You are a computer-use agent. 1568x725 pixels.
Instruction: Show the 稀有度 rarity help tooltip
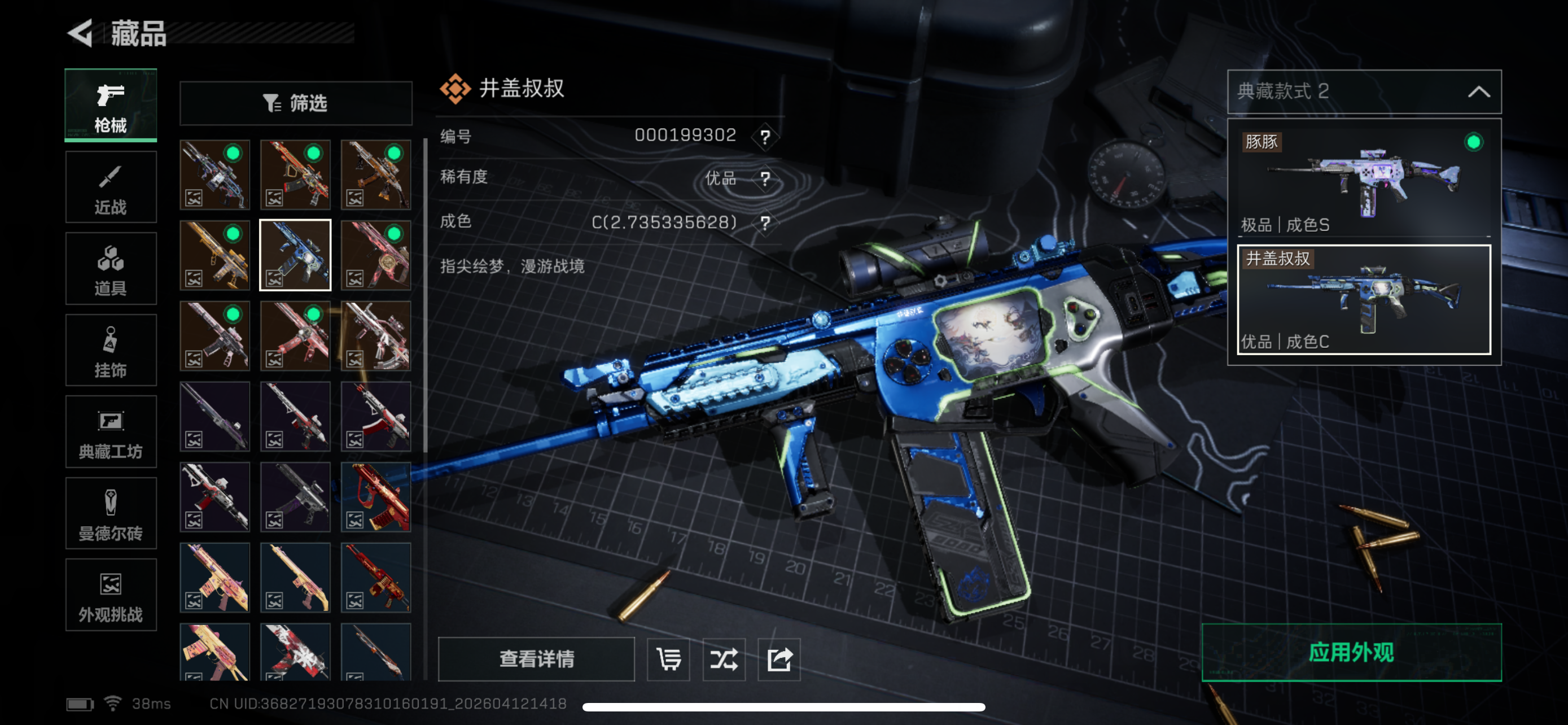tap(765, 179)
